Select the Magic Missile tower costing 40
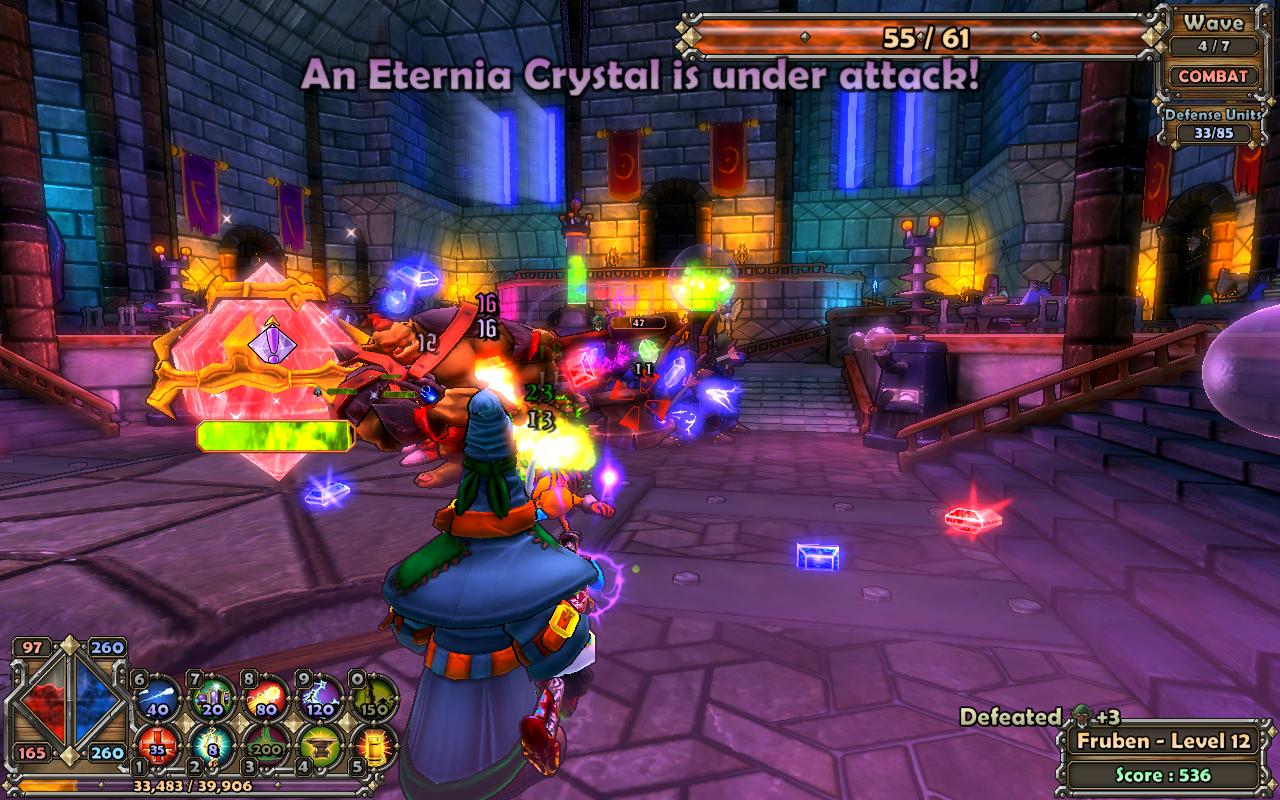The image size is (1280, 800). pyautogui.click(x=158, y=697)
